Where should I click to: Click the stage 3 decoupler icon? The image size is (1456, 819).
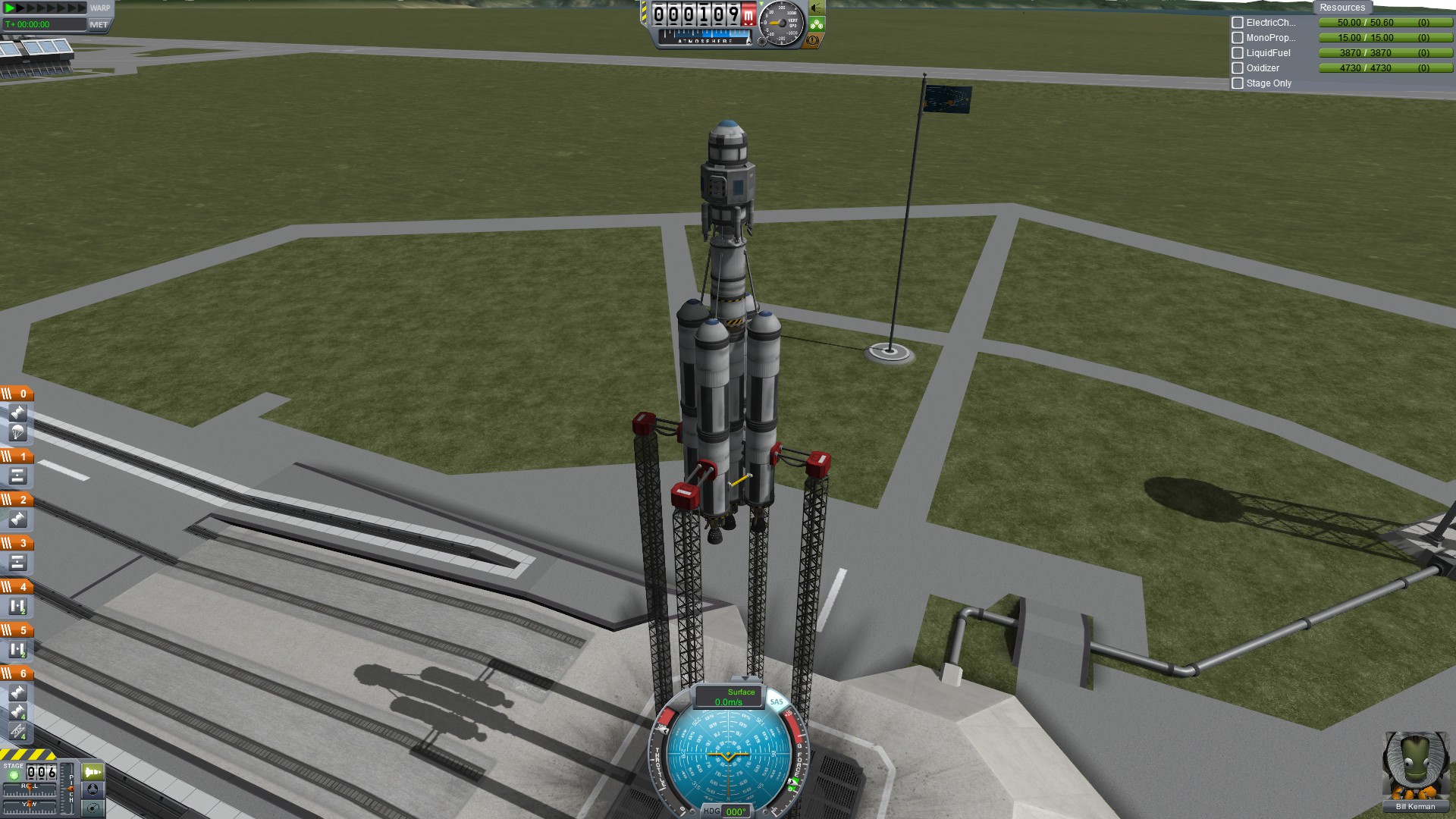point(17,563)
